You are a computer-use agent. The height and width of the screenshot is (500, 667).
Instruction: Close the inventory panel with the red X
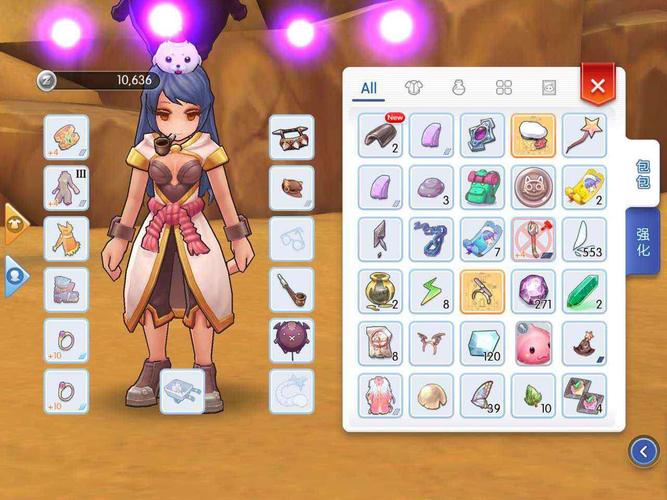coord(597,86)
